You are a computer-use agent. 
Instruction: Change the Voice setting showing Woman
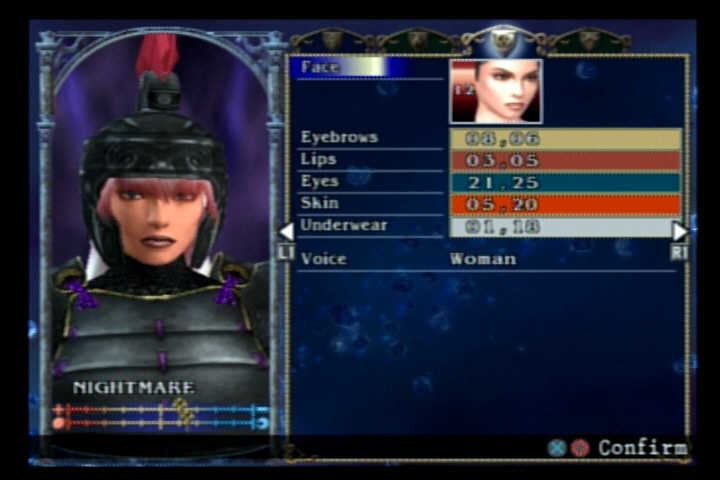[x=483, y=259]
